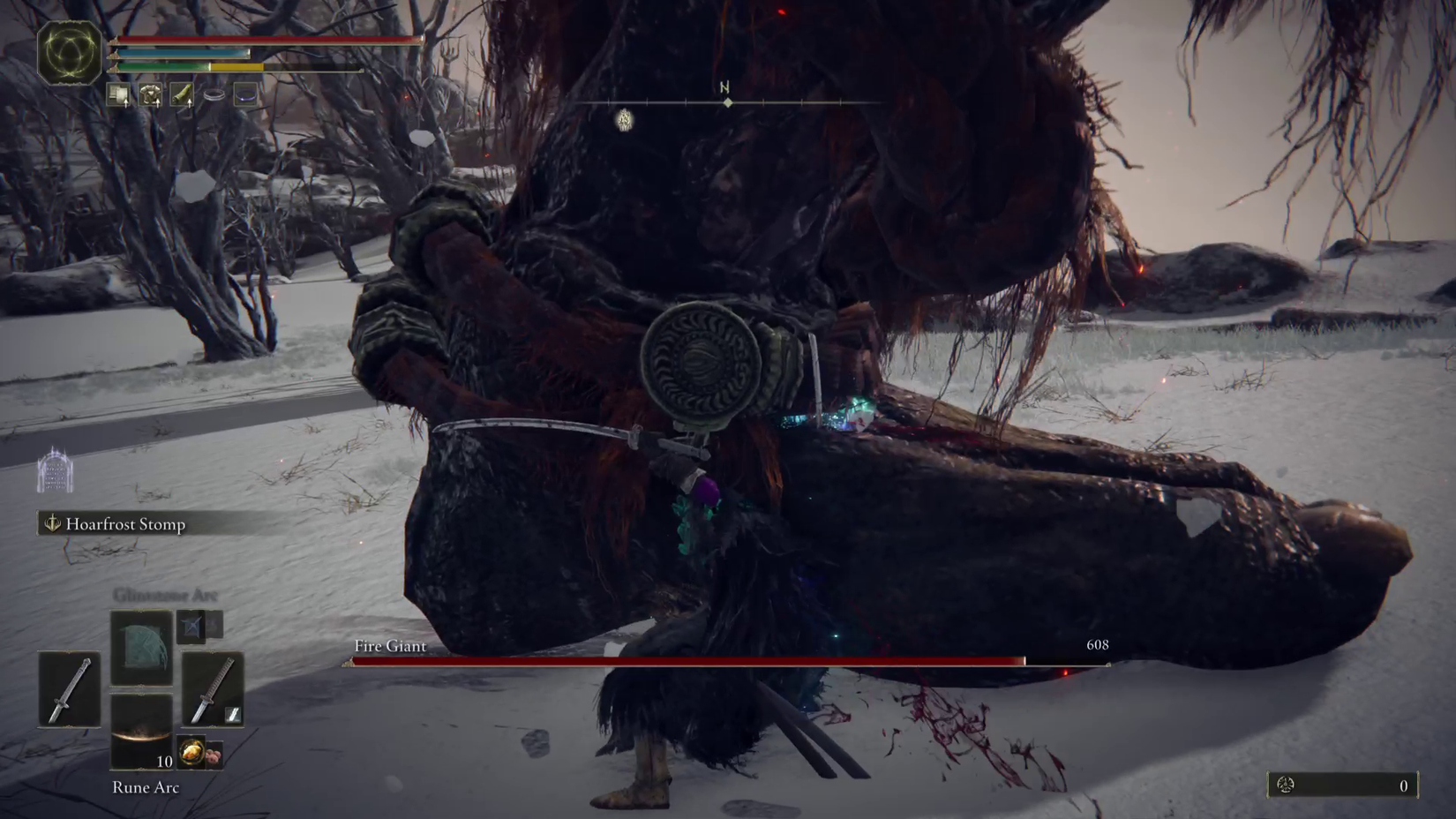1456x819 pixels.
Task: Click the silver ring status icon
Action: coord(214,95)
